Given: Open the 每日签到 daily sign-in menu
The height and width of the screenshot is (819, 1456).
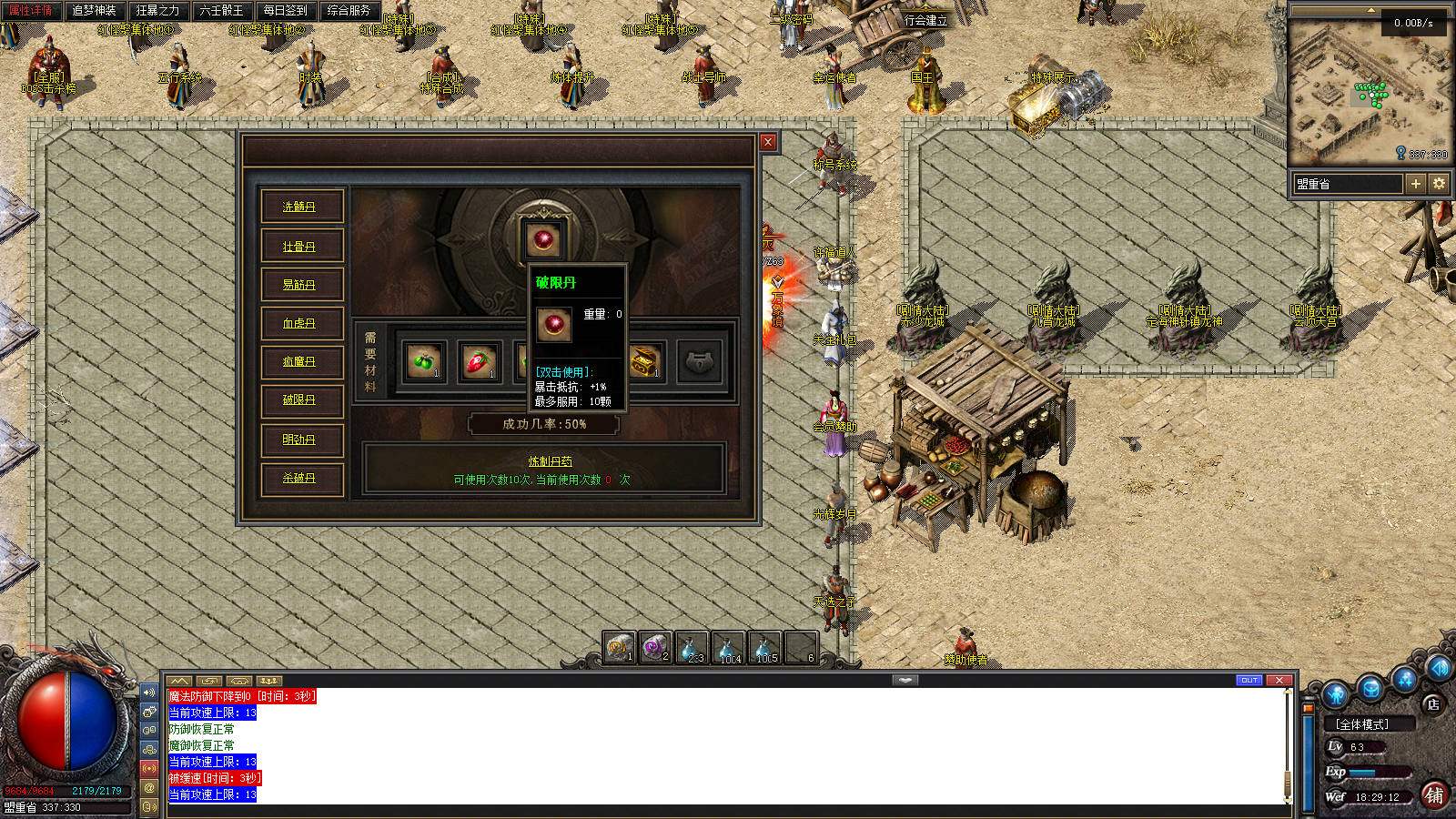Looking at the screenshot, I should coord(285,11).
